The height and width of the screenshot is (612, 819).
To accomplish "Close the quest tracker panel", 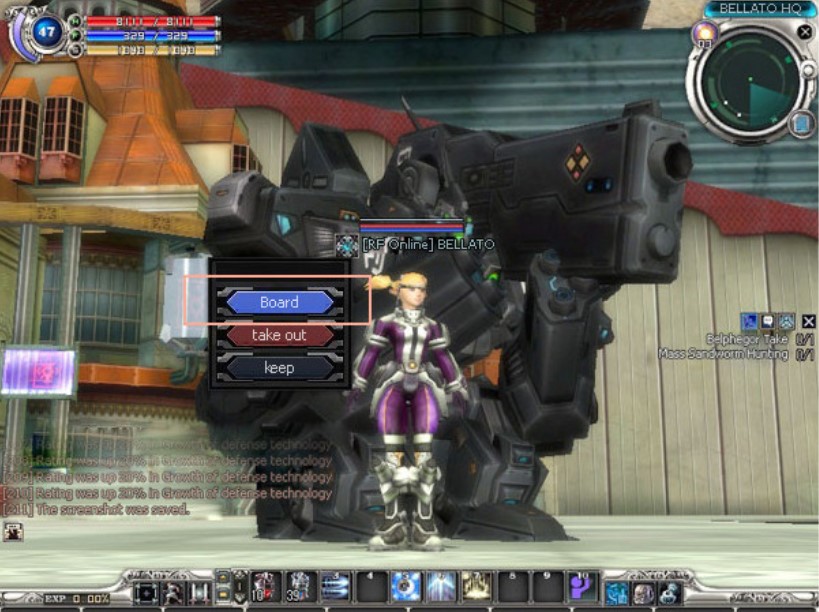I will (809, 321).
